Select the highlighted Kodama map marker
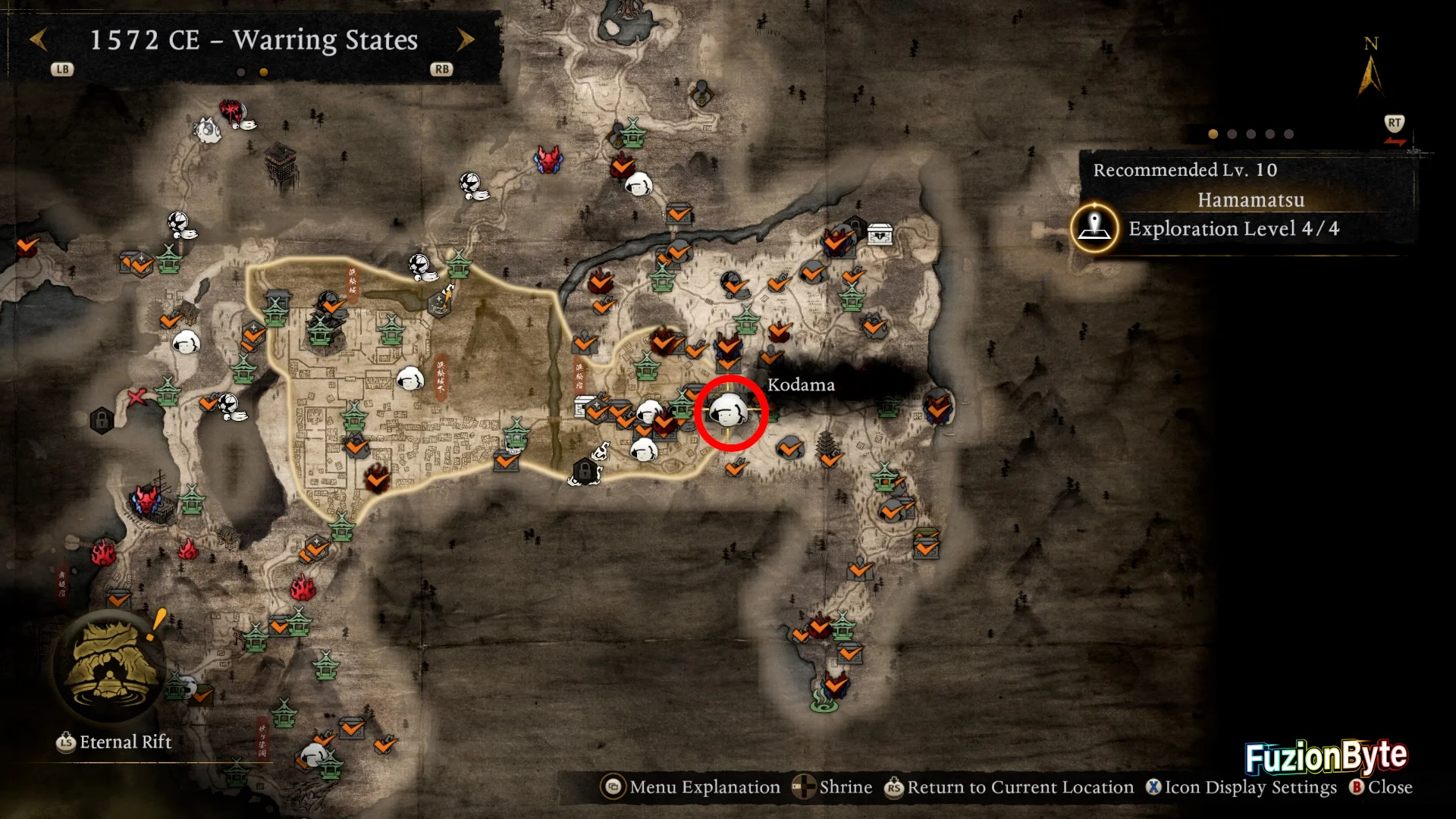This screenshot has height=819, width=1456. 730,412
